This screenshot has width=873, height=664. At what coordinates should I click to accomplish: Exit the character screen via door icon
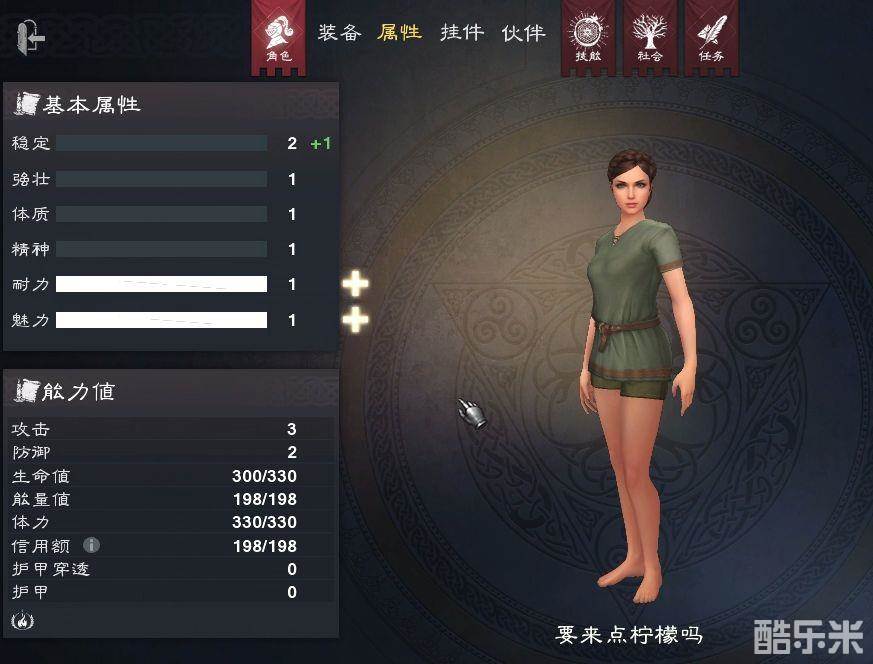point(31,38)
